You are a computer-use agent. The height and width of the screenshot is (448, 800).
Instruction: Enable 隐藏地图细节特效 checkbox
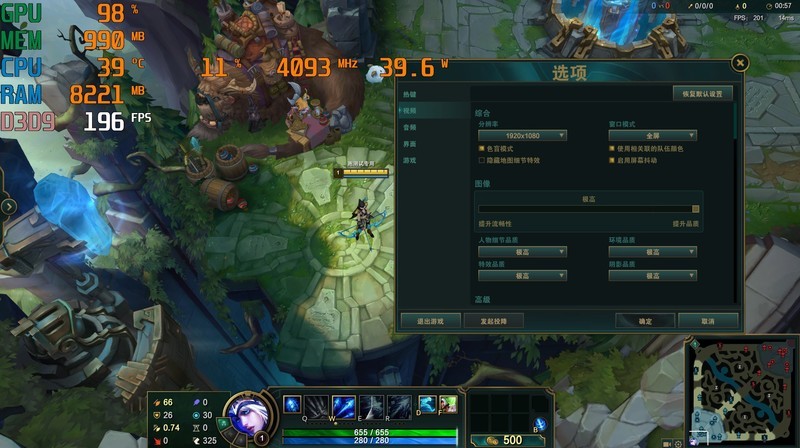point(482,160)
